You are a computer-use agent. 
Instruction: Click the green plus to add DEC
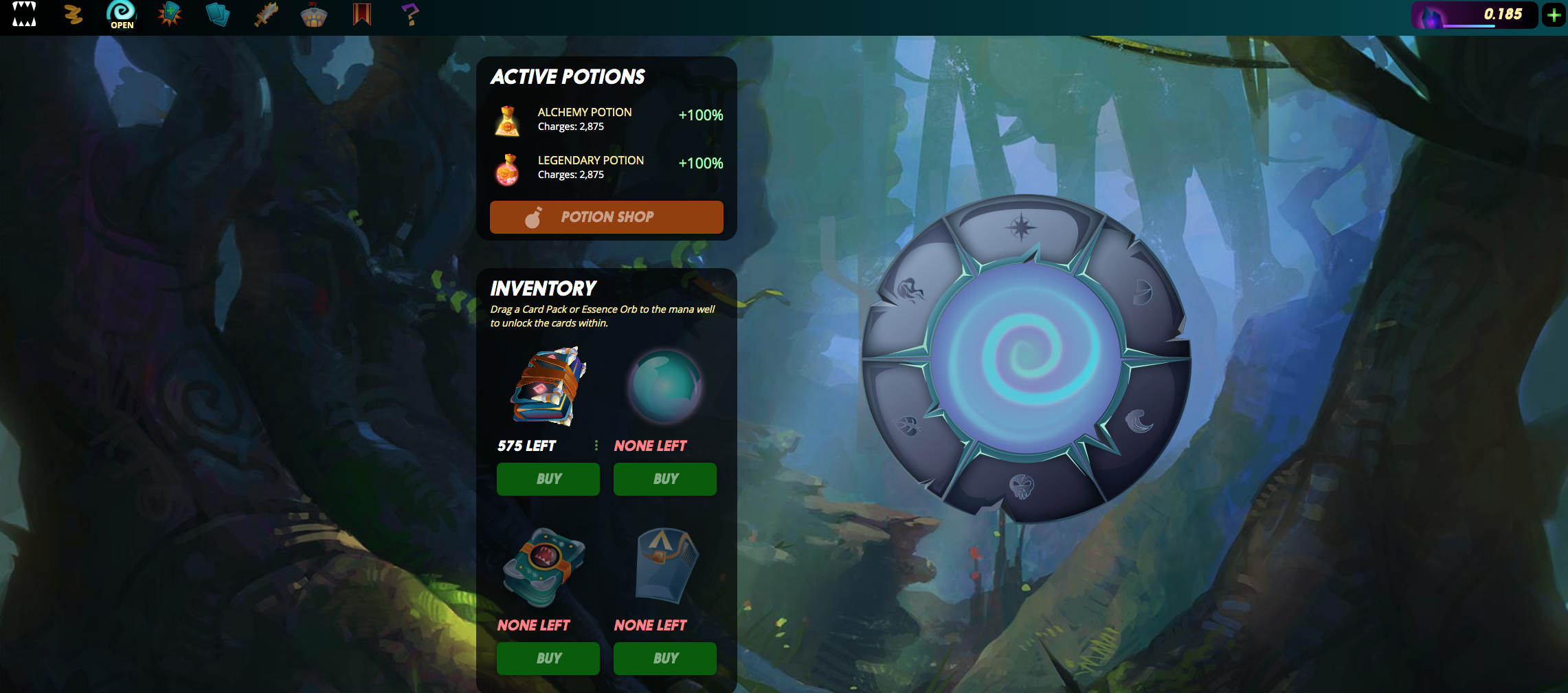pos(1554,14)
